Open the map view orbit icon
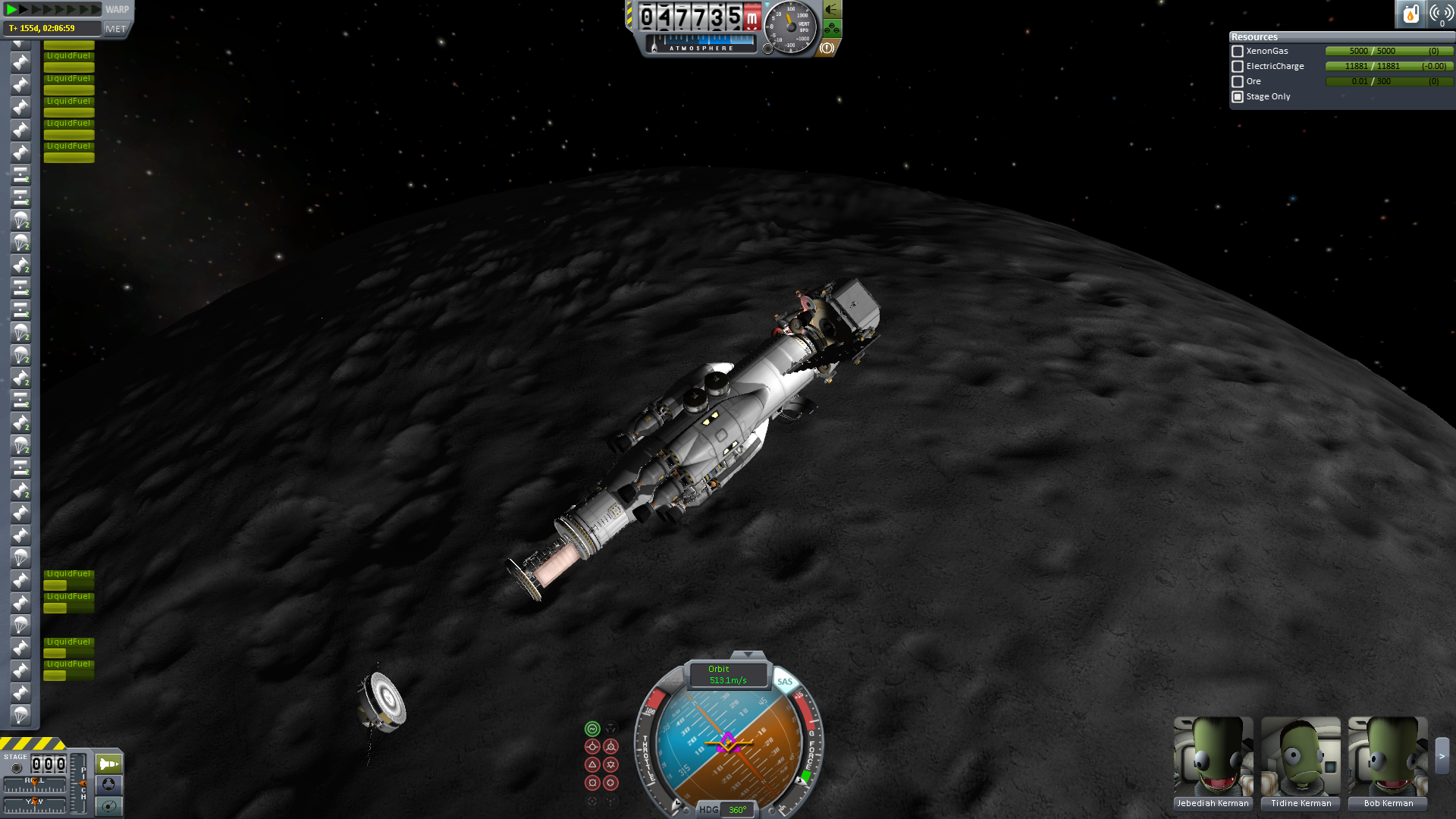Viewport: 1456px width, 819px height. tap(108, 805)
